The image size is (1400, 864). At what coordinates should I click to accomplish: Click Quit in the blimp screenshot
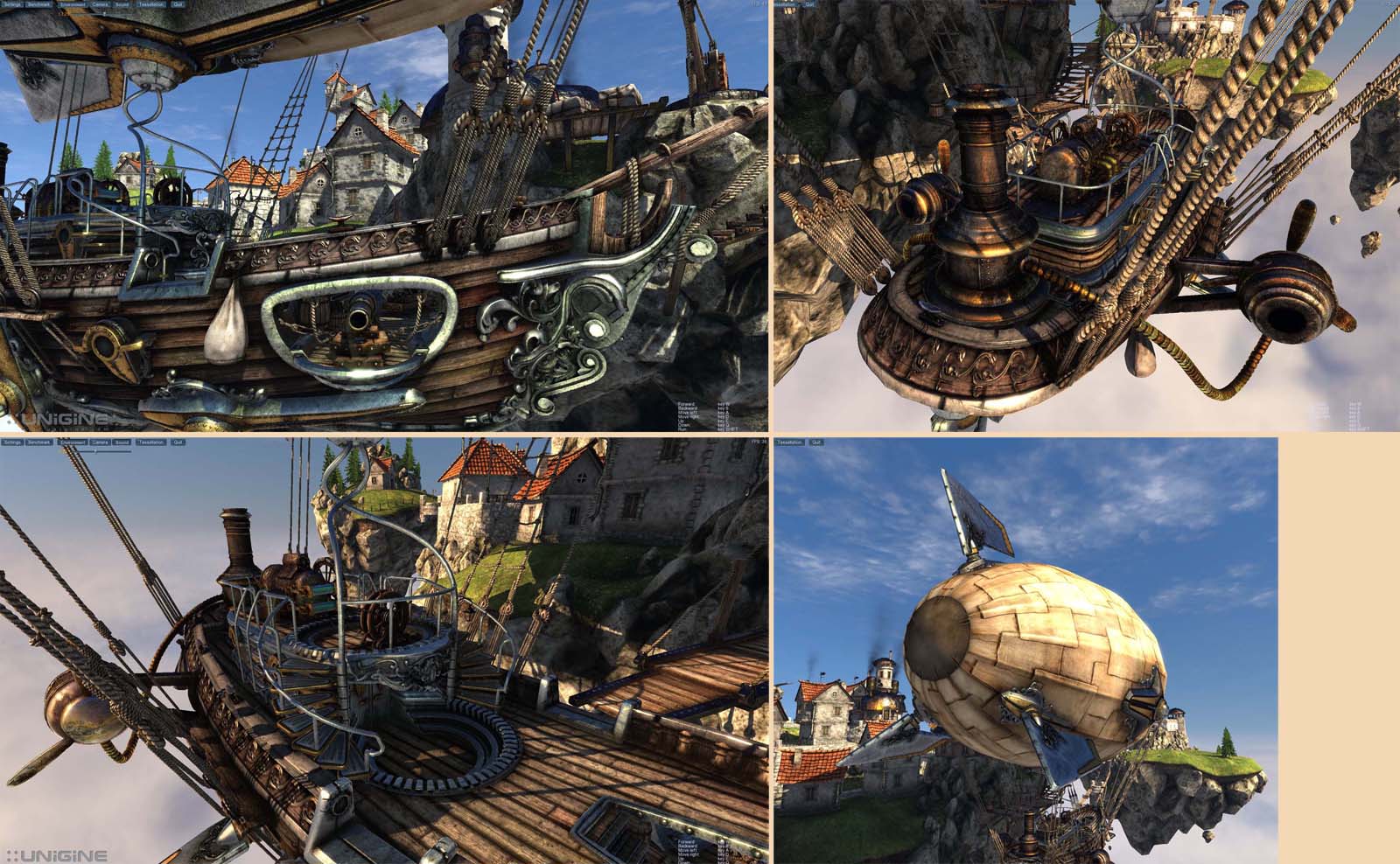coord(816,442)
